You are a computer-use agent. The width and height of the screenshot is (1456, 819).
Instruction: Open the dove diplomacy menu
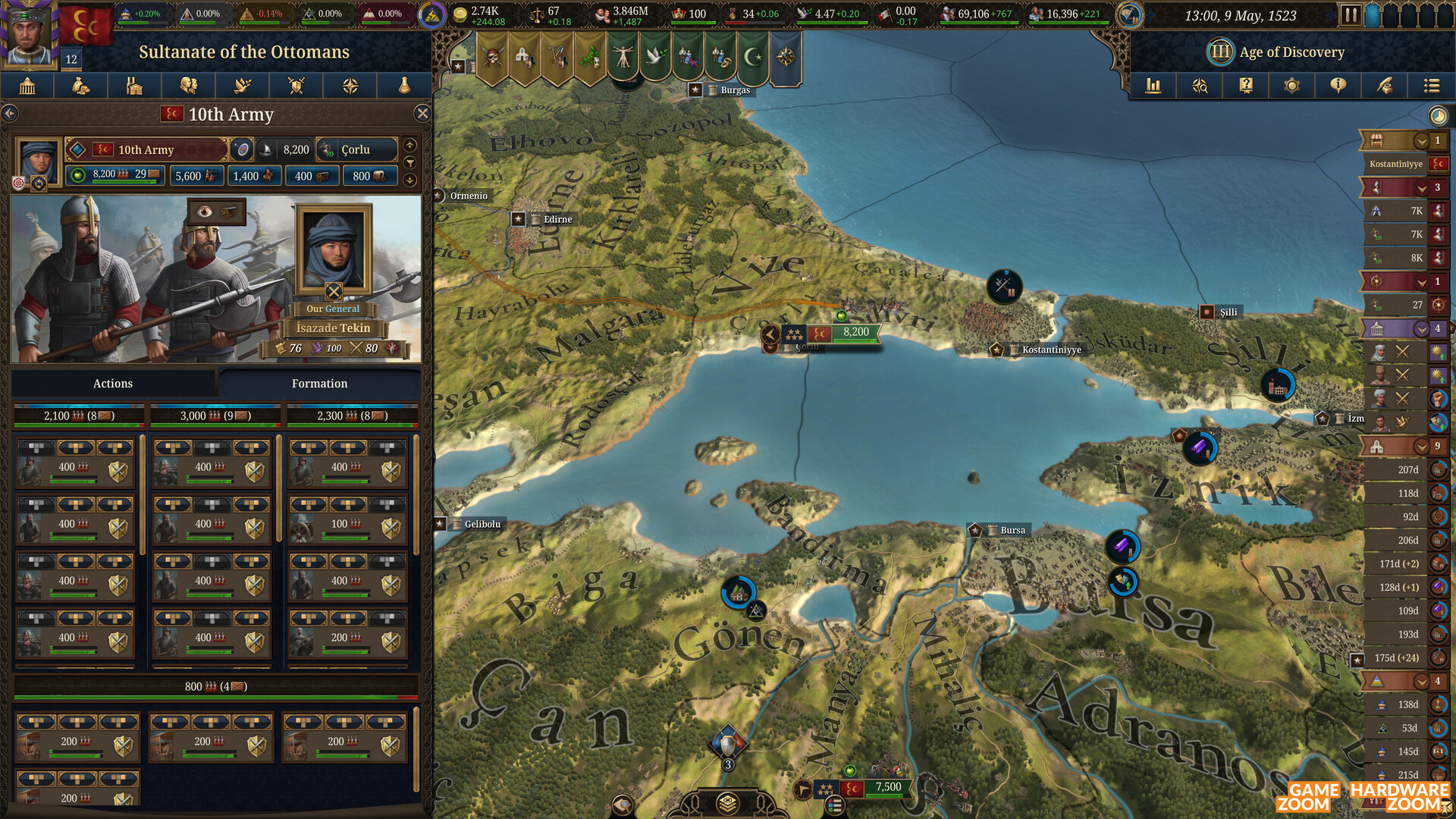[x=243, y=86]
